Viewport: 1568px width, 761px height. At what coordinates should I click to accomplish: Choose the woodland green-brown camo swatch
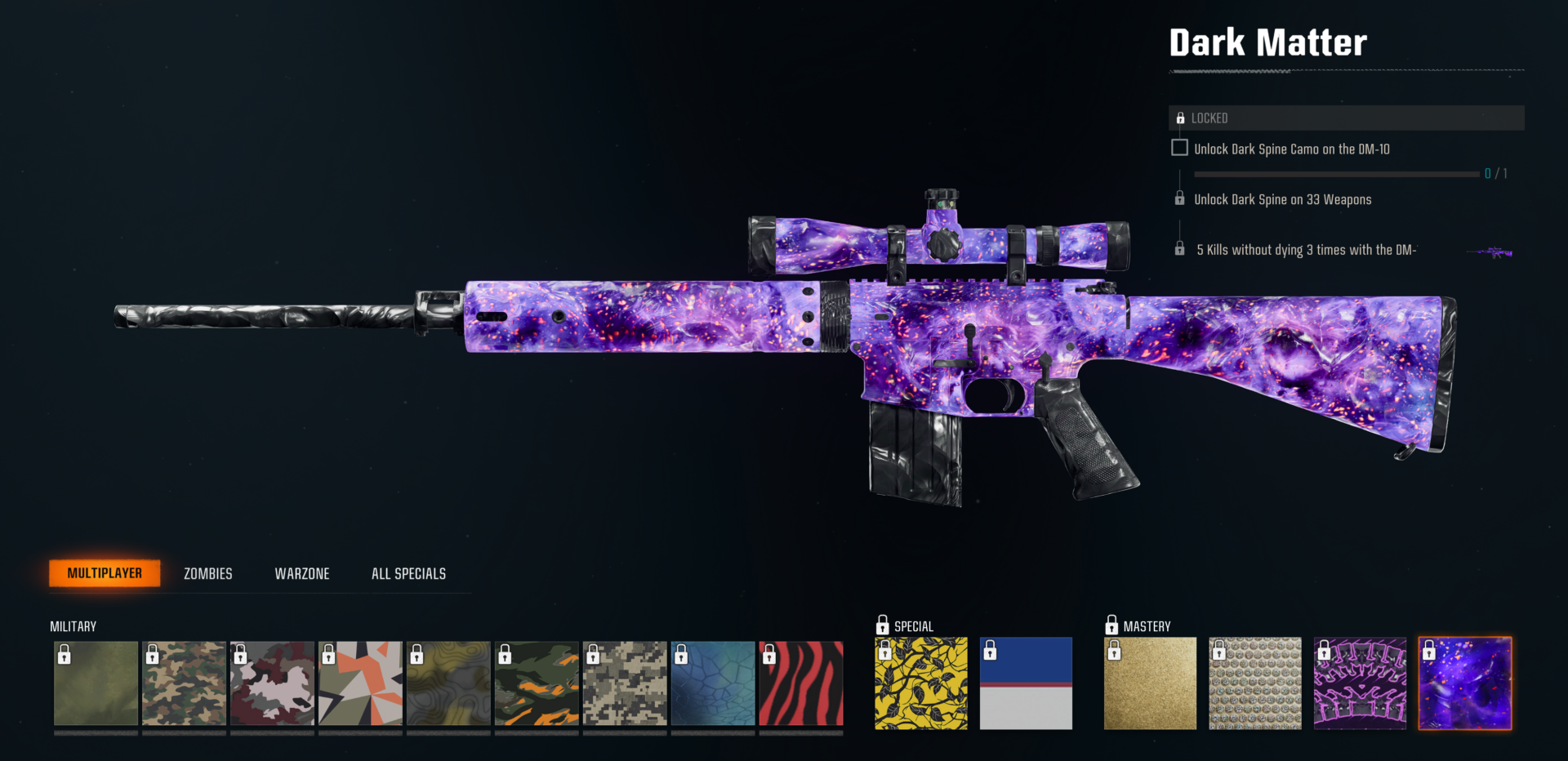click(x=185, y=683)
